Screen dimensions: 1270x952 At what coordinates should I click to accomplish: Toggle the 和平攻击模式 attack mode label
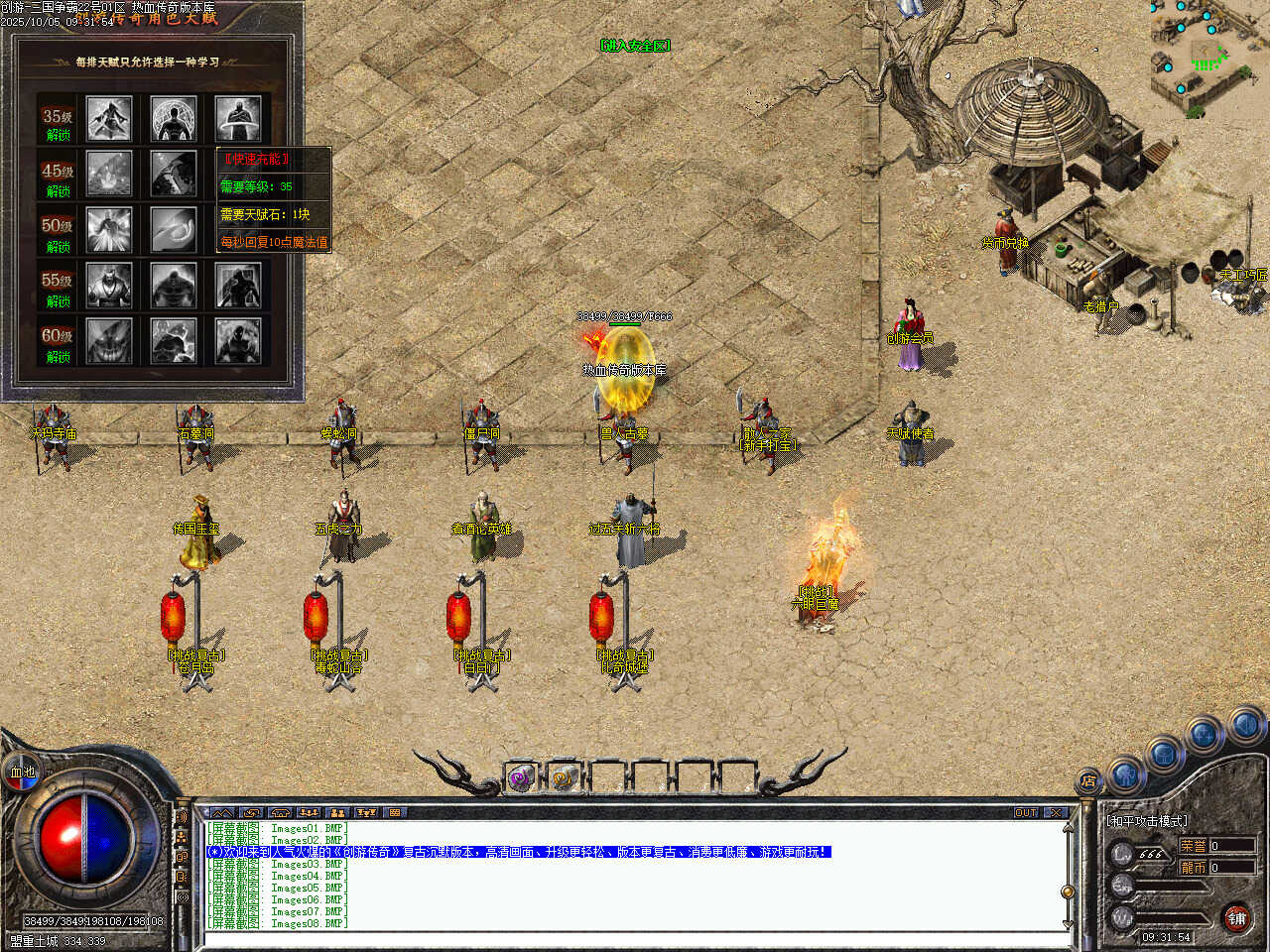(x=1148, y=821)
